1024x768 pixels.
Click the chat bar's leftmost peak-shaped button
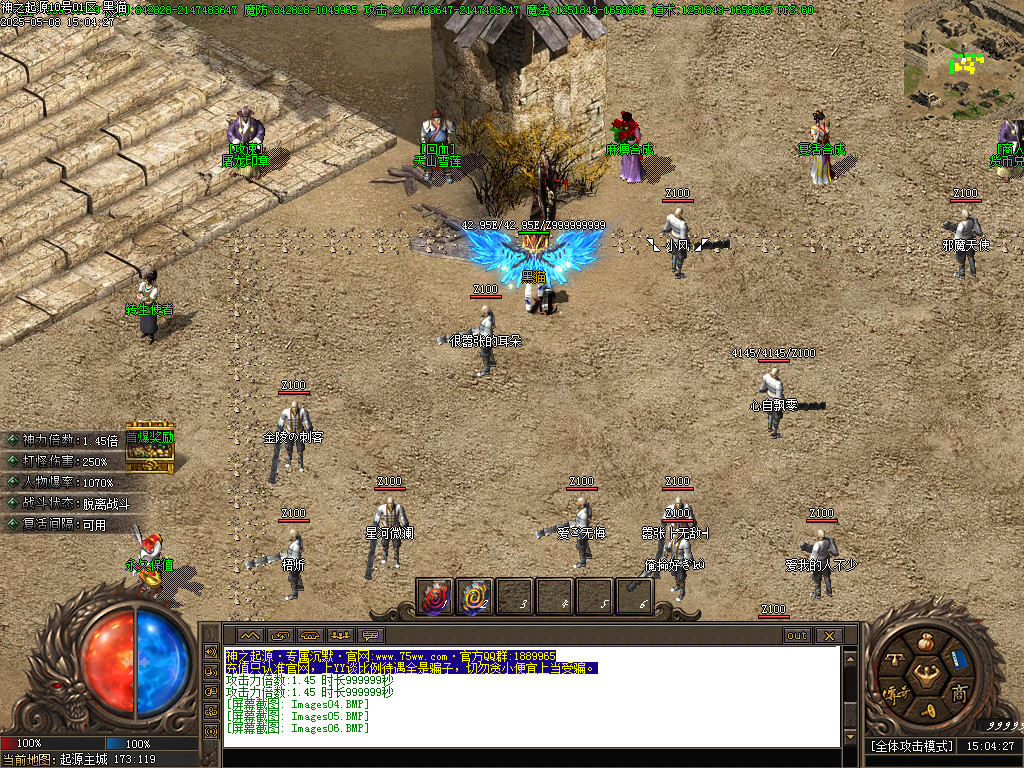click(250, 635)
